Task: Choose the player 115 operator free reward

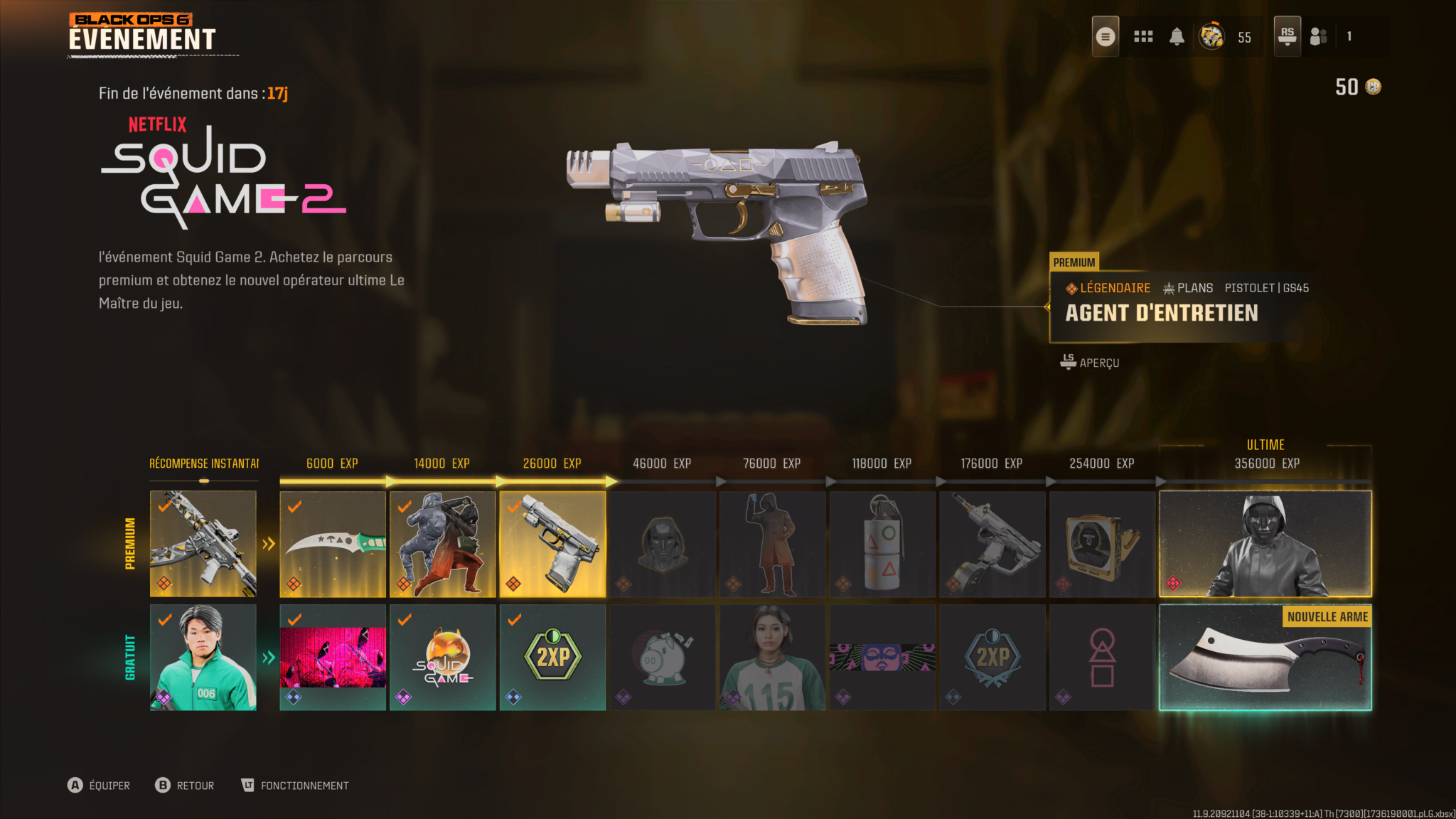Action: [772, 658]
